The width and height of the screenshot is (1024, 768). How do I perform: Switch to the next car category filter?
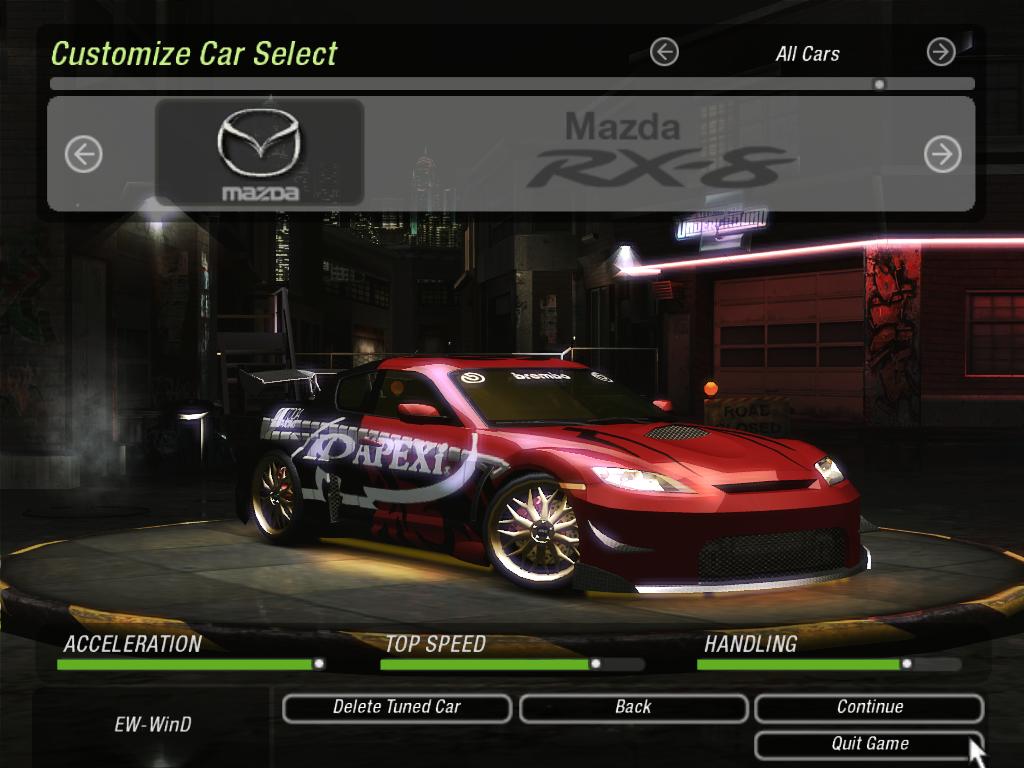click(941, 52)
